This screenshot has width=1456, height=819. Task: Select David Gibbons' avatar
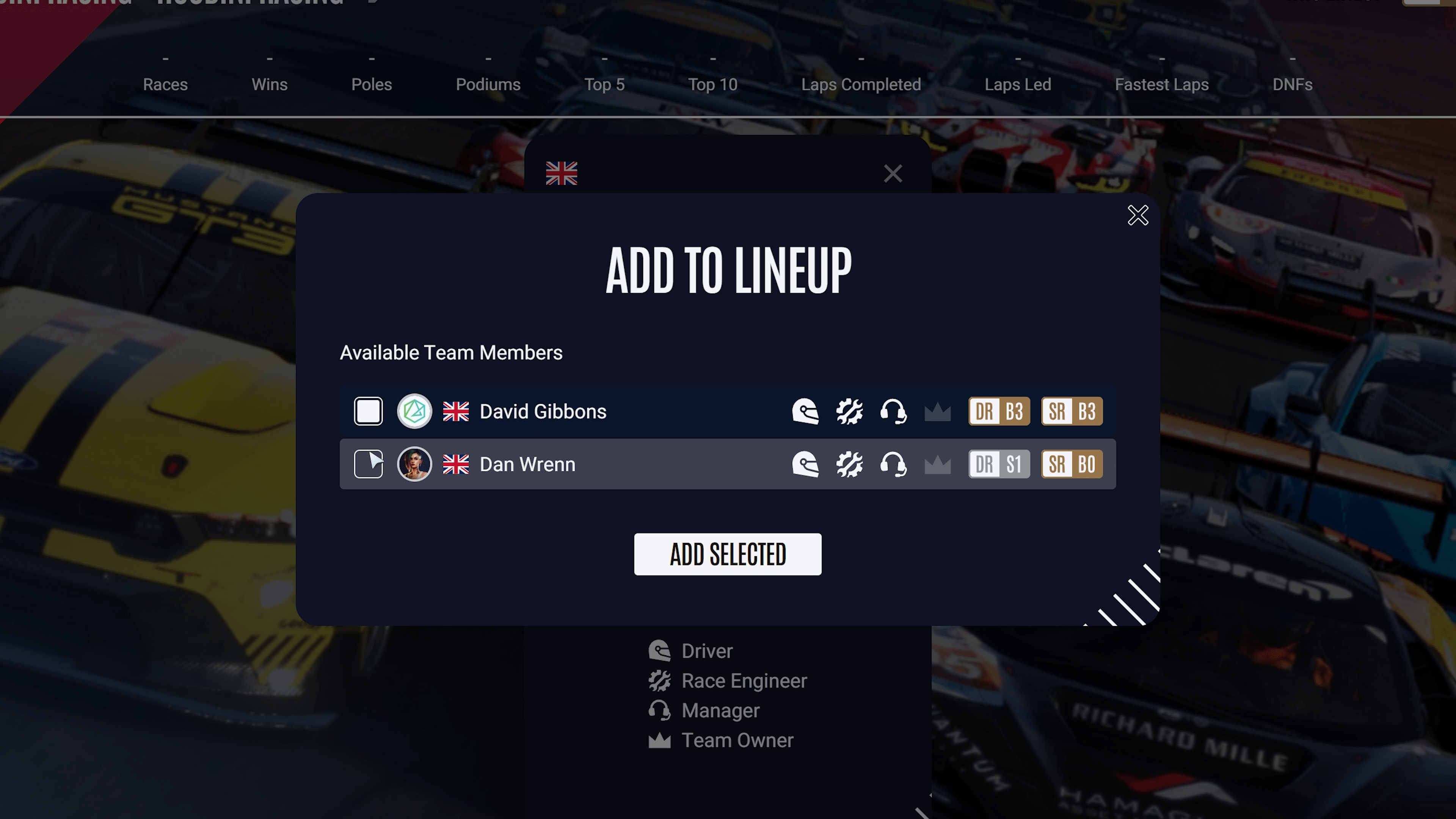point(414,411)
